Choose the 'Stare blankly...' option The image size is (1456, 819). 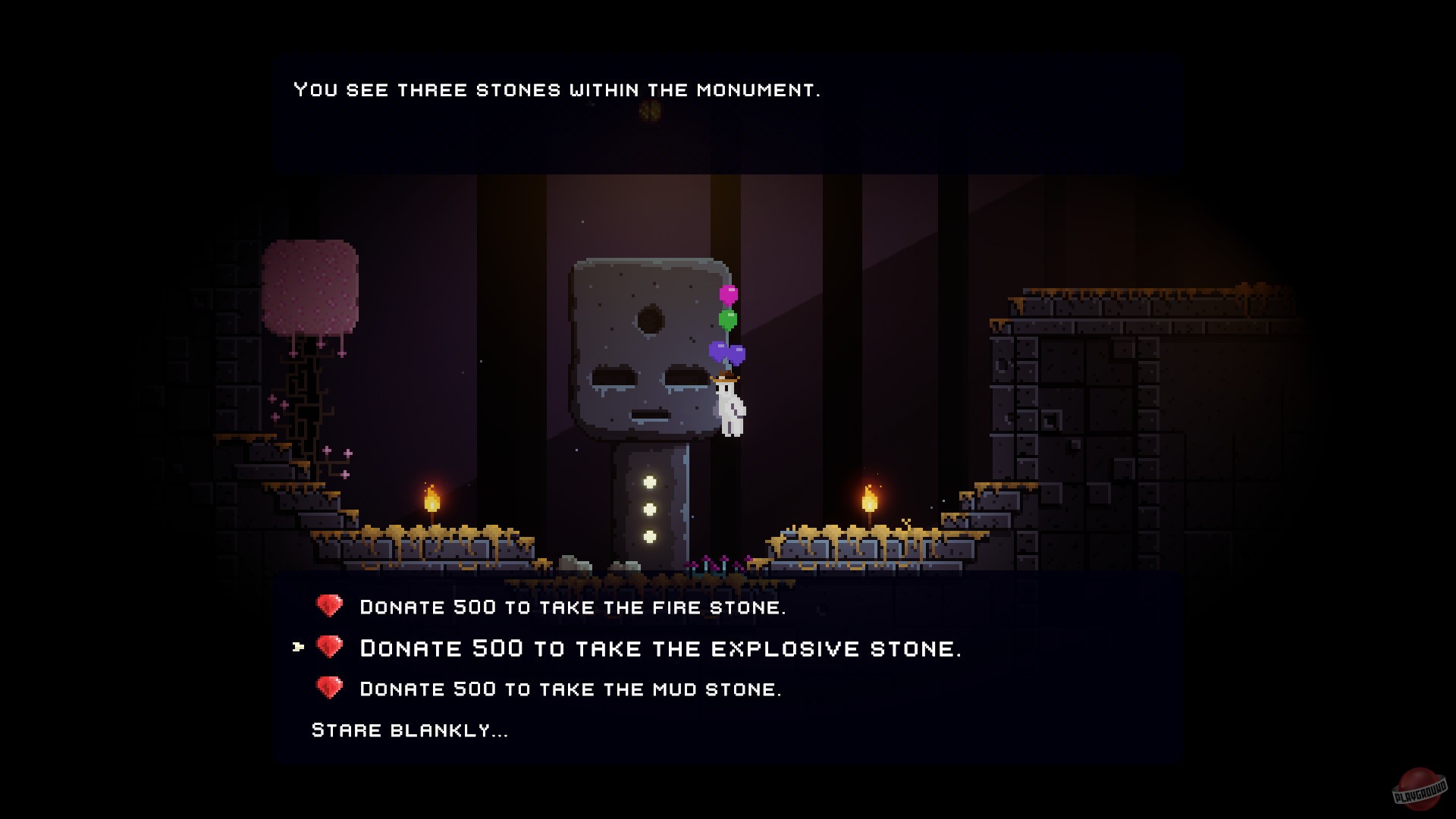pos(408,730)
